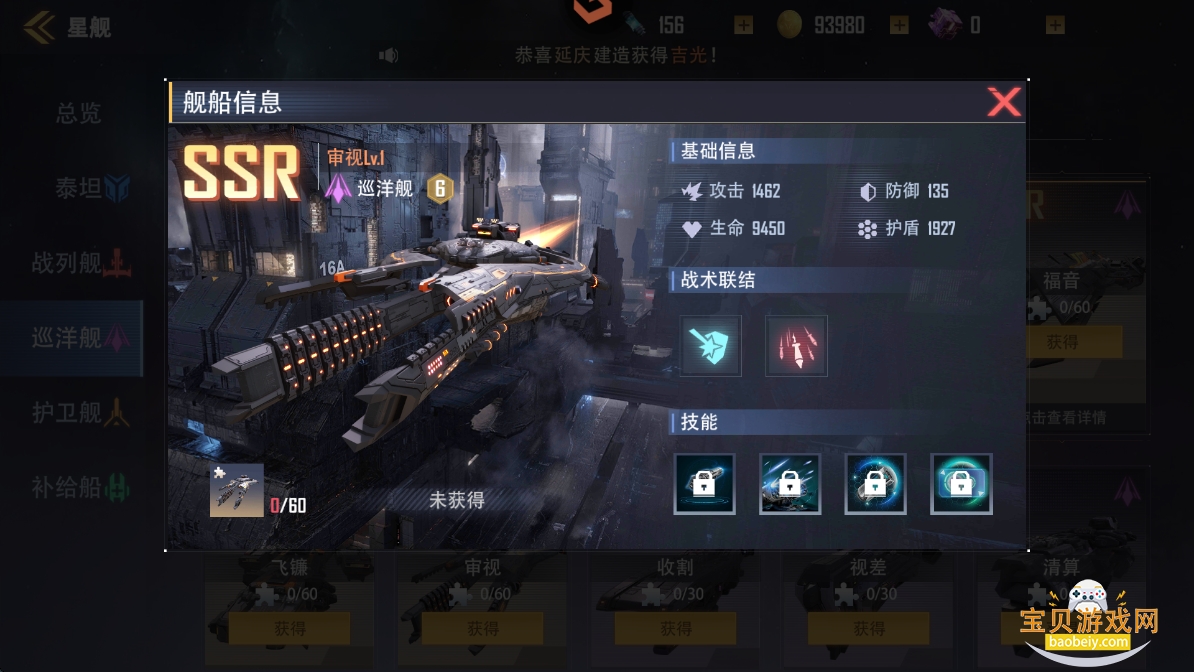Add more purple gems with plus button
This screenshot has width=1194, height=672.
1055,25
